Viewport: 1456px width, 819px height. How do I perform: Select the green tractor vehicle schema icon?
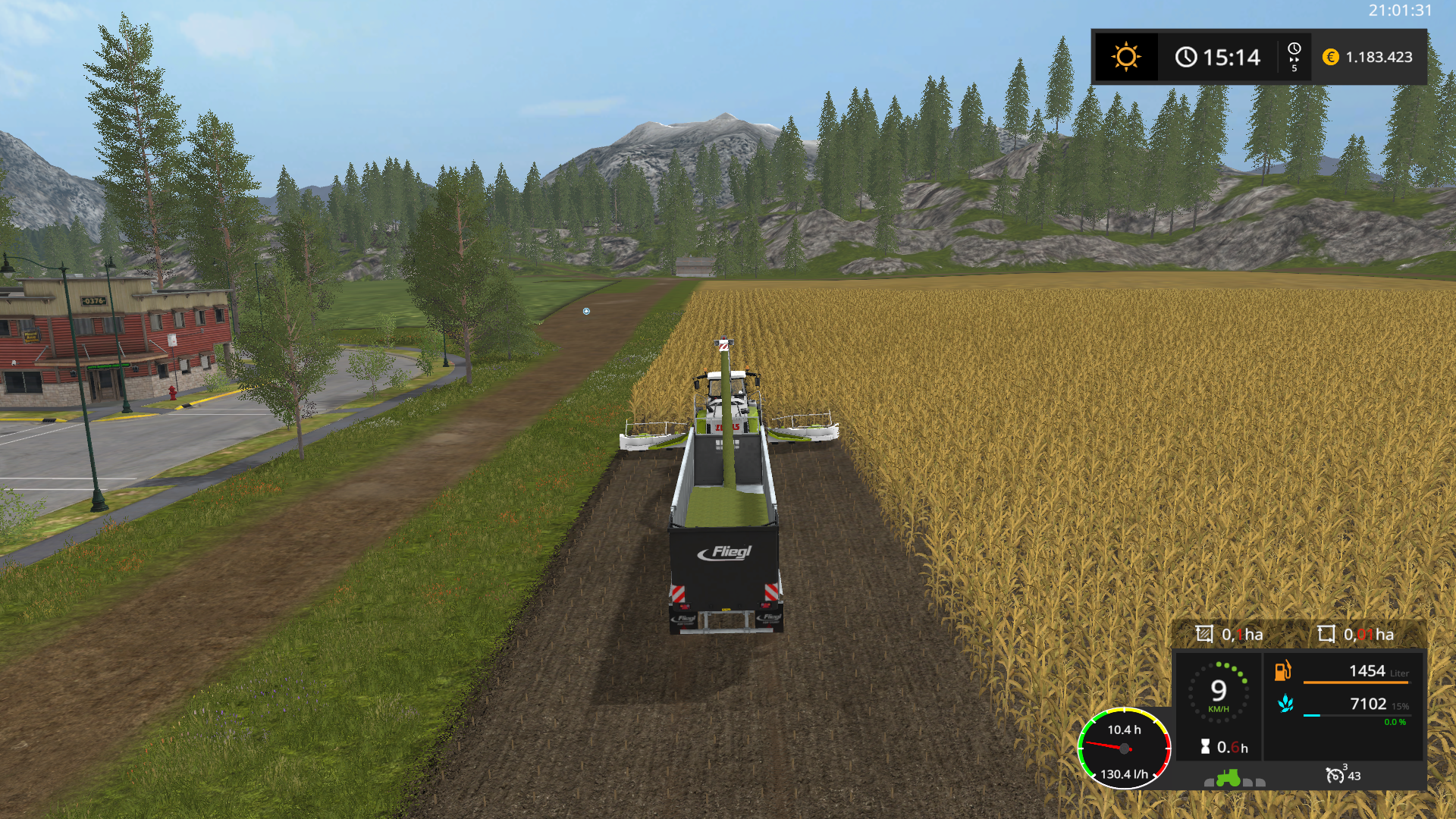coord(1228,778)
